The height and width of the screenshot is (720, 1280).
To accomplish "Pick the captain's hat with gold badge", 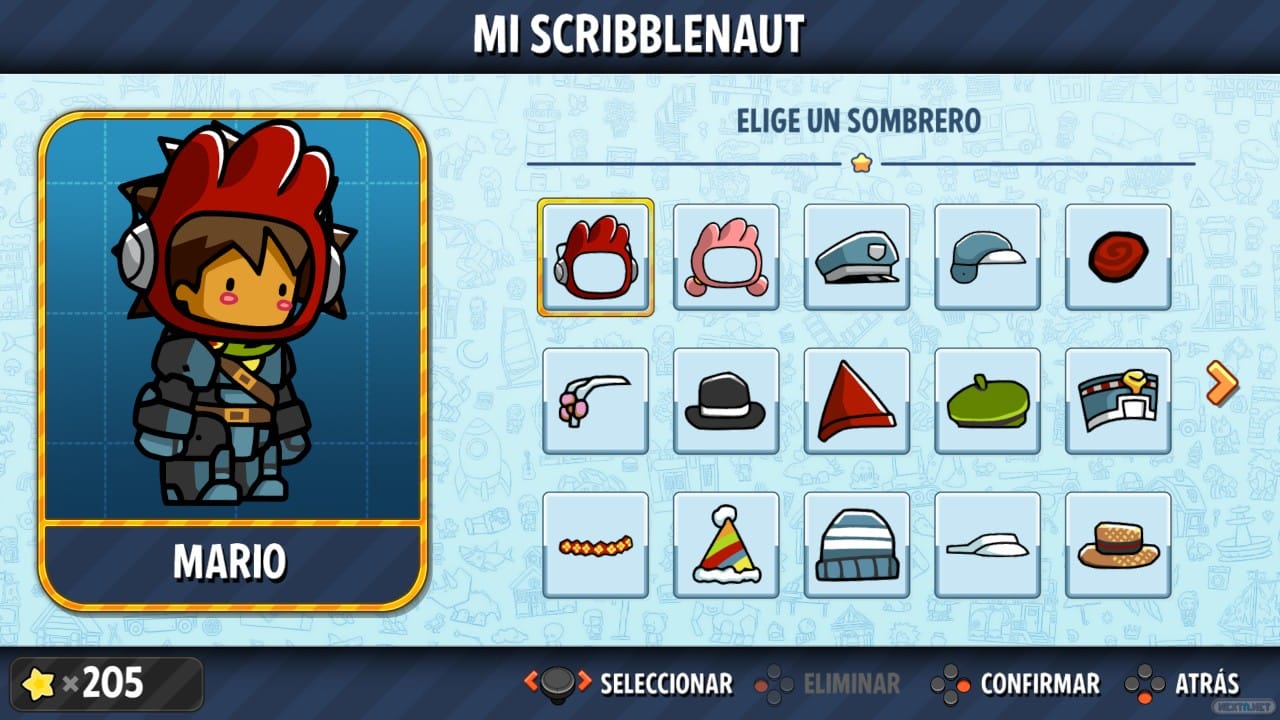I will pos(1118,401).
